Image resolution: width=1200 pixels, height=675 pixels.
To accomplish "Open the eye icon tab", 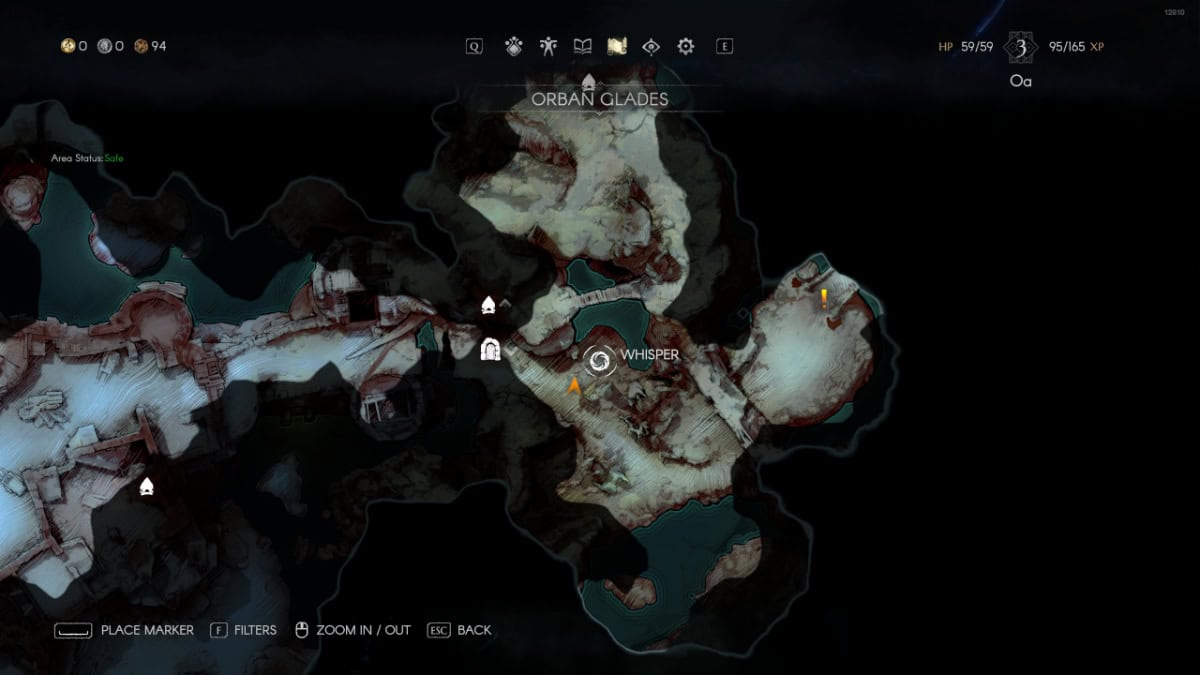I will pyautogui.click(x=651, y=46).
